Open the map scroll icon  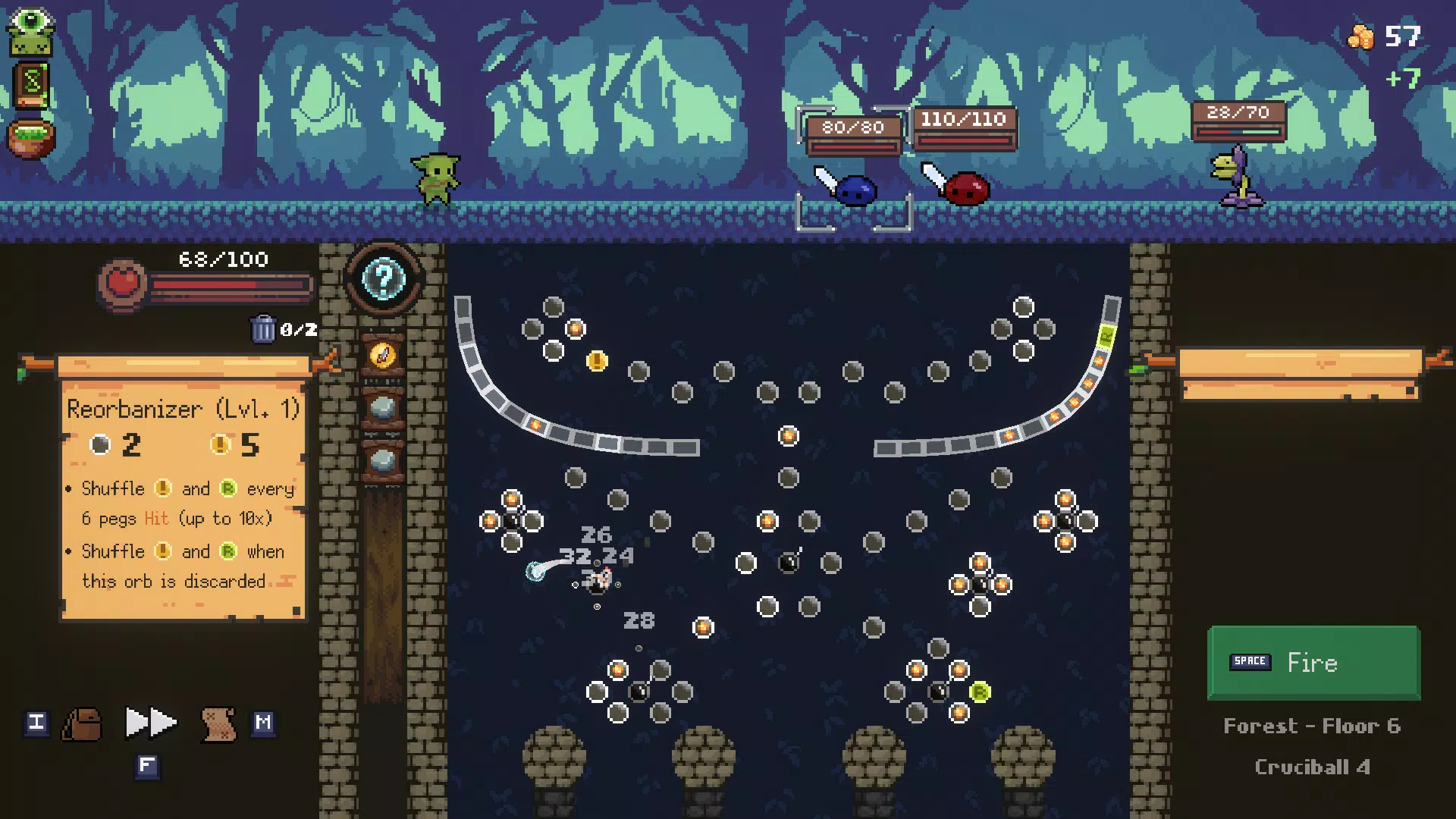[218, 723]
